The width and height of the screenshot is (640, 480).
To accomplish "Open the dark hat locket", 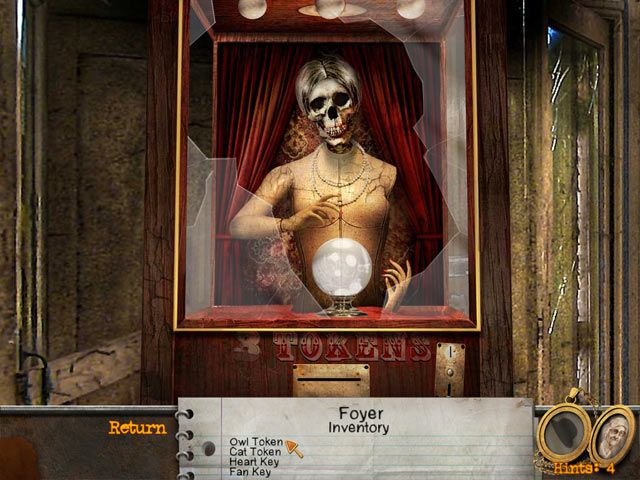I will tap(563, 432).
